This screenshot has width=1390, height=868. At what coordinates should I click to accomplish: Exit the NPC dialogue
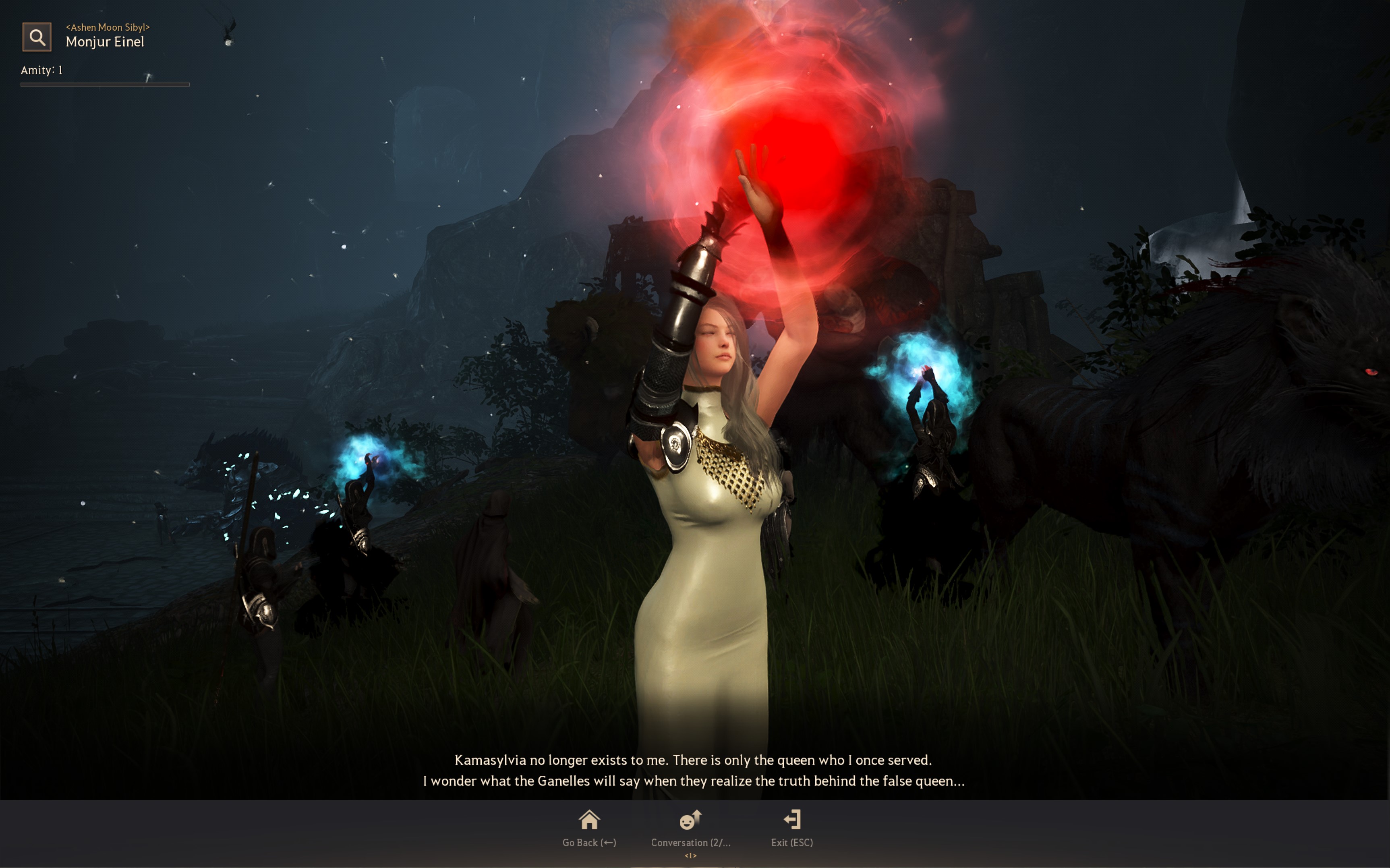(x=791, y=827)
